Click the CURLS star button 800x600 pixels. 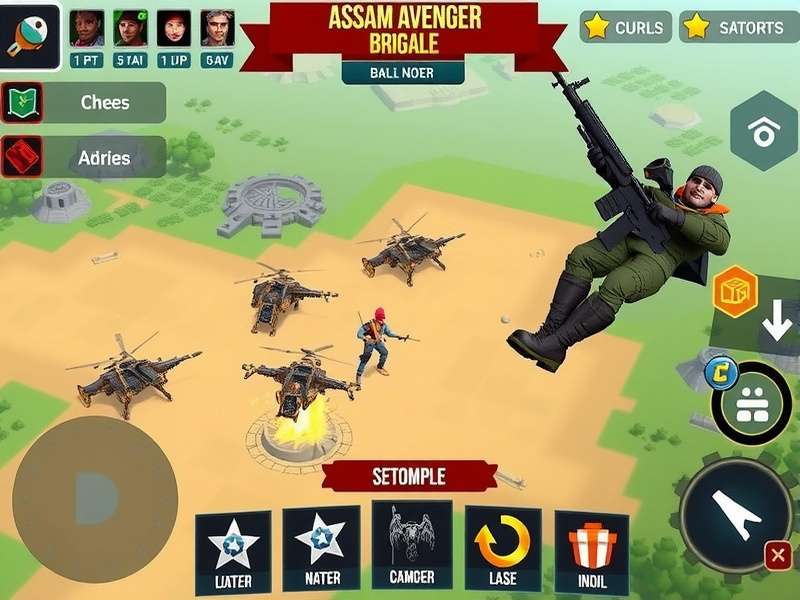pyautogui.click(x=626, y=27)
